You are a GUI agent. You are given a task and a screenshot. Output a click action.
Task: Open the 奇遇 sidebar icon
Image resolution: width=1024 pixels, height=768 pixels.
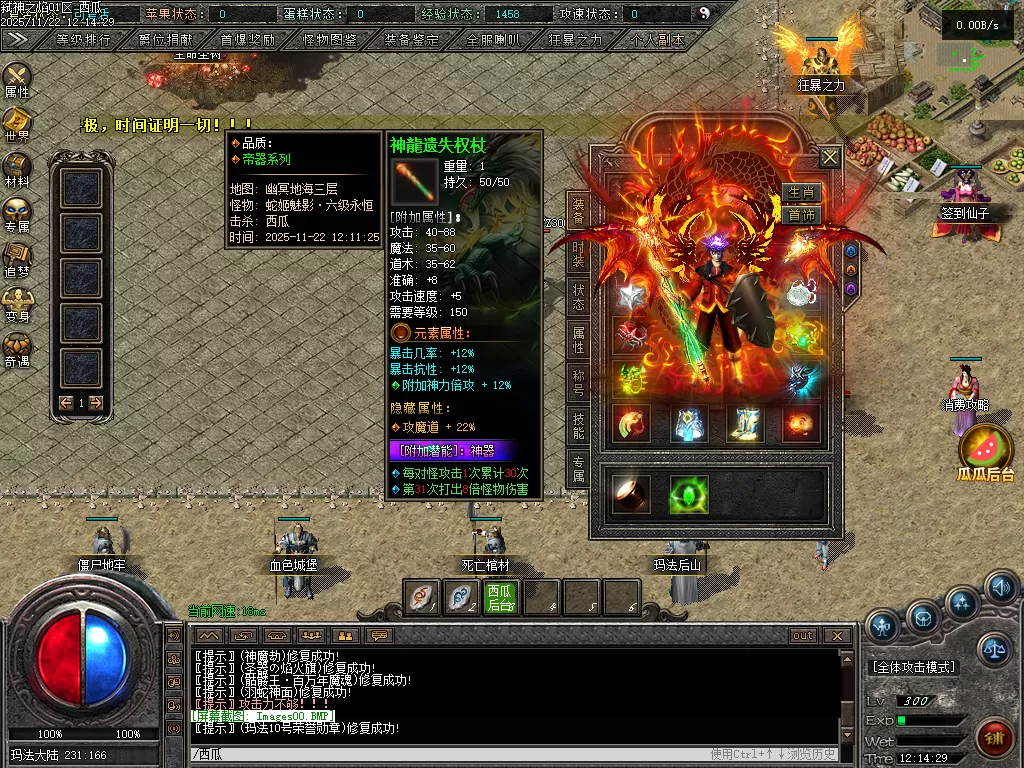pos(17,349)
